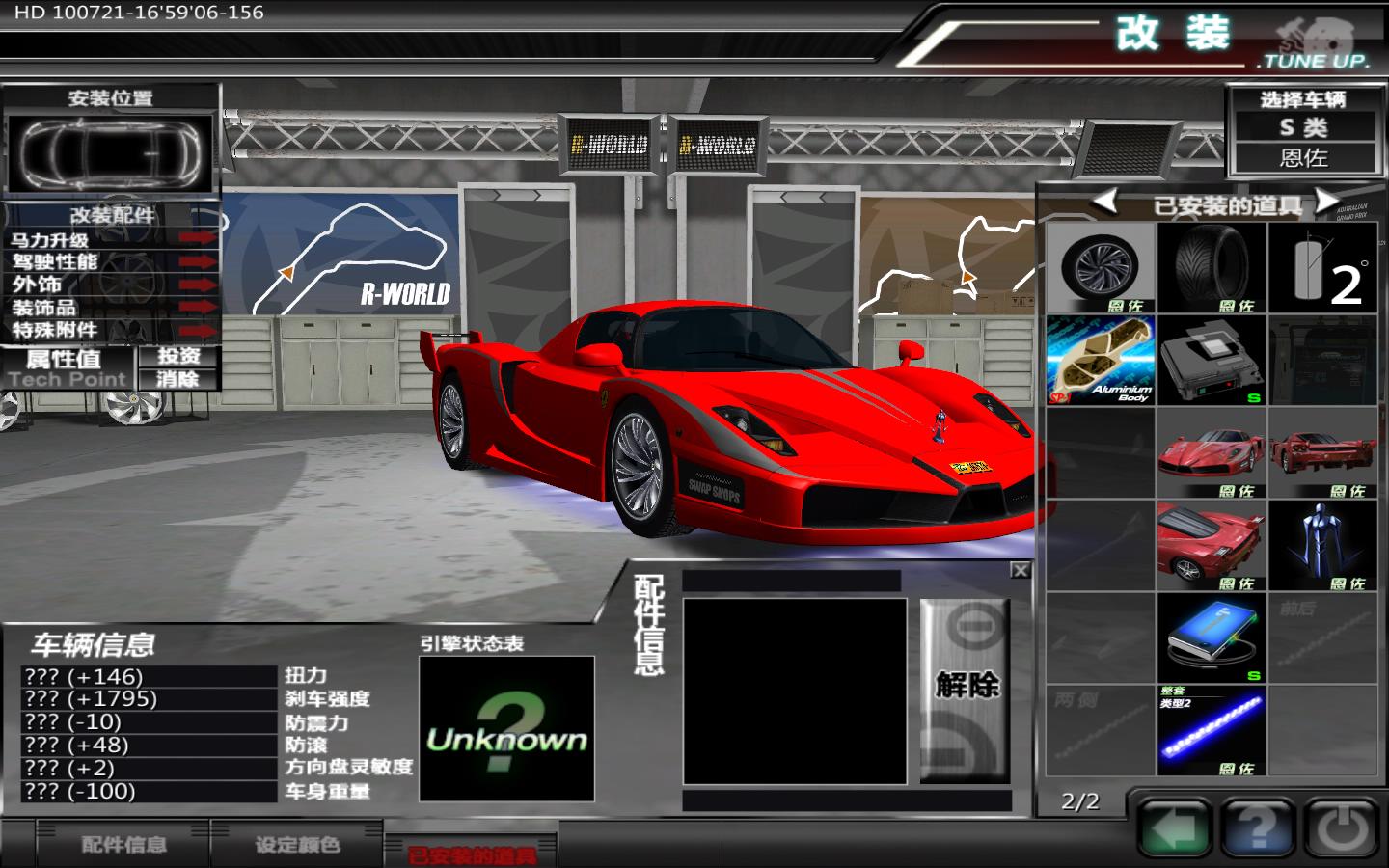This screenshot has width=1389, height=868.
Task: Switch to the 配件信息 tab
Action: 123,845
